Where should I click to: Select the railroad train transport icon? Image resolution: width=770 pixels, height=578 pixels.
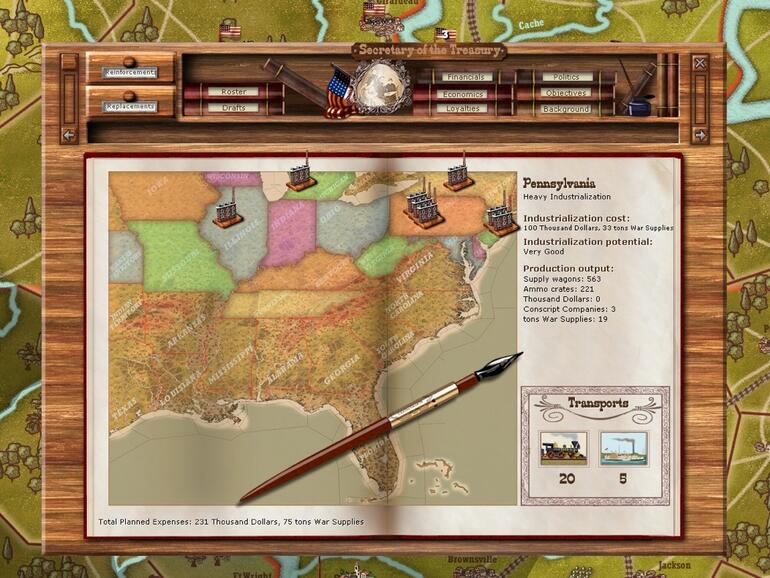[x=564, y=448]
